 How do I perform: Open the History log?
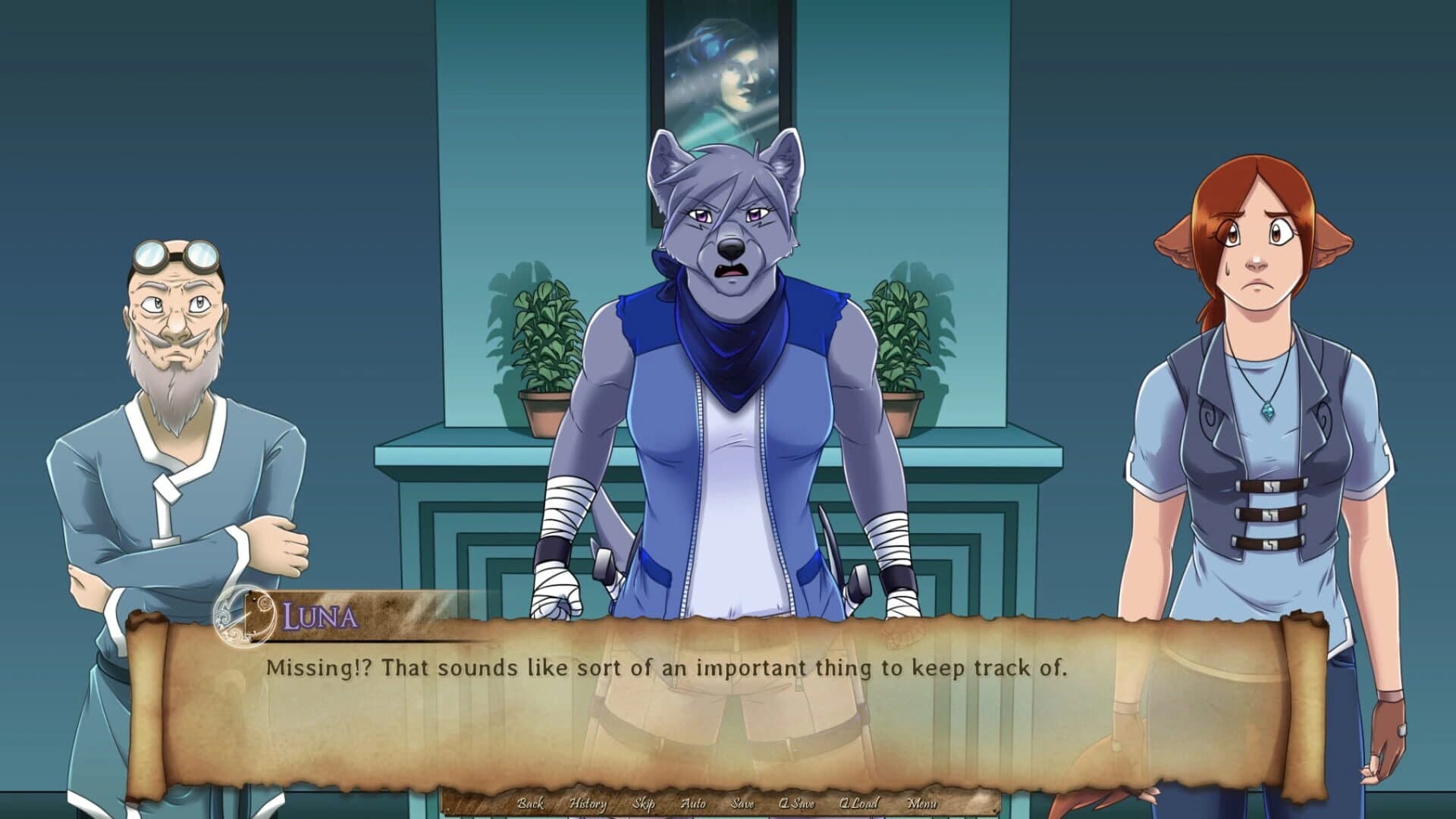point(589,805)
